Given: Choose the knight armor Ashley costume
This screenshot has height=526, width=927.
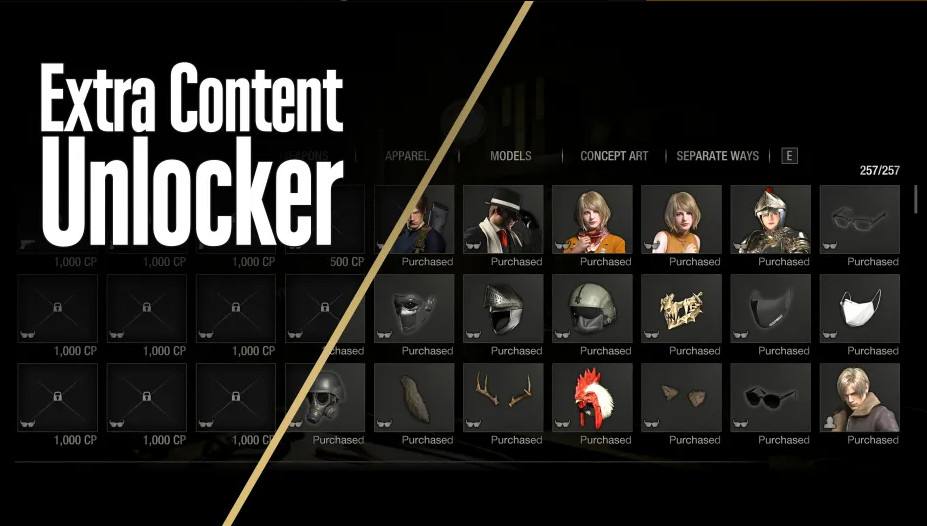Looking at the screenshot, I should tap(770, 219).
